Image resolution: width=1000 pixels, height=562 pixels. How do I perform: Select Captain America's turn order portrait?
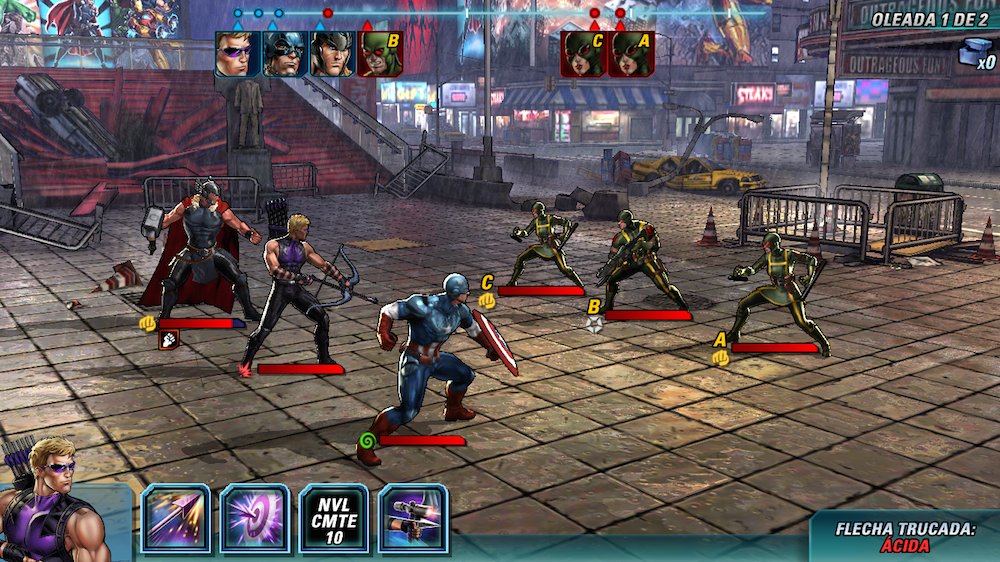coord(285,54)
